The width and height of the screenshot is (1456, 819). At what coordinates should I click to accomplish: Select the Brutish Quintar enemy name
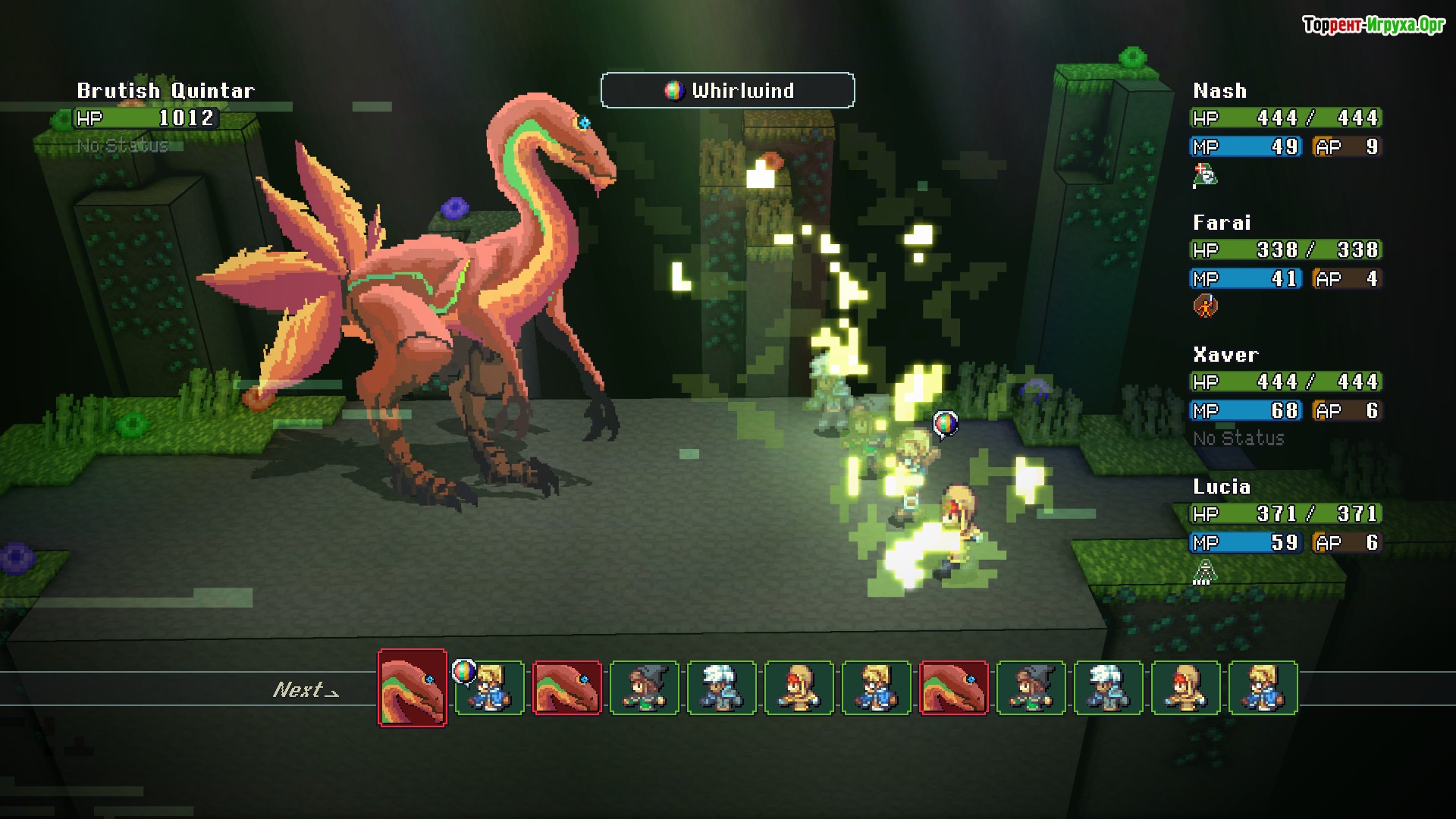tap(165, 91)
